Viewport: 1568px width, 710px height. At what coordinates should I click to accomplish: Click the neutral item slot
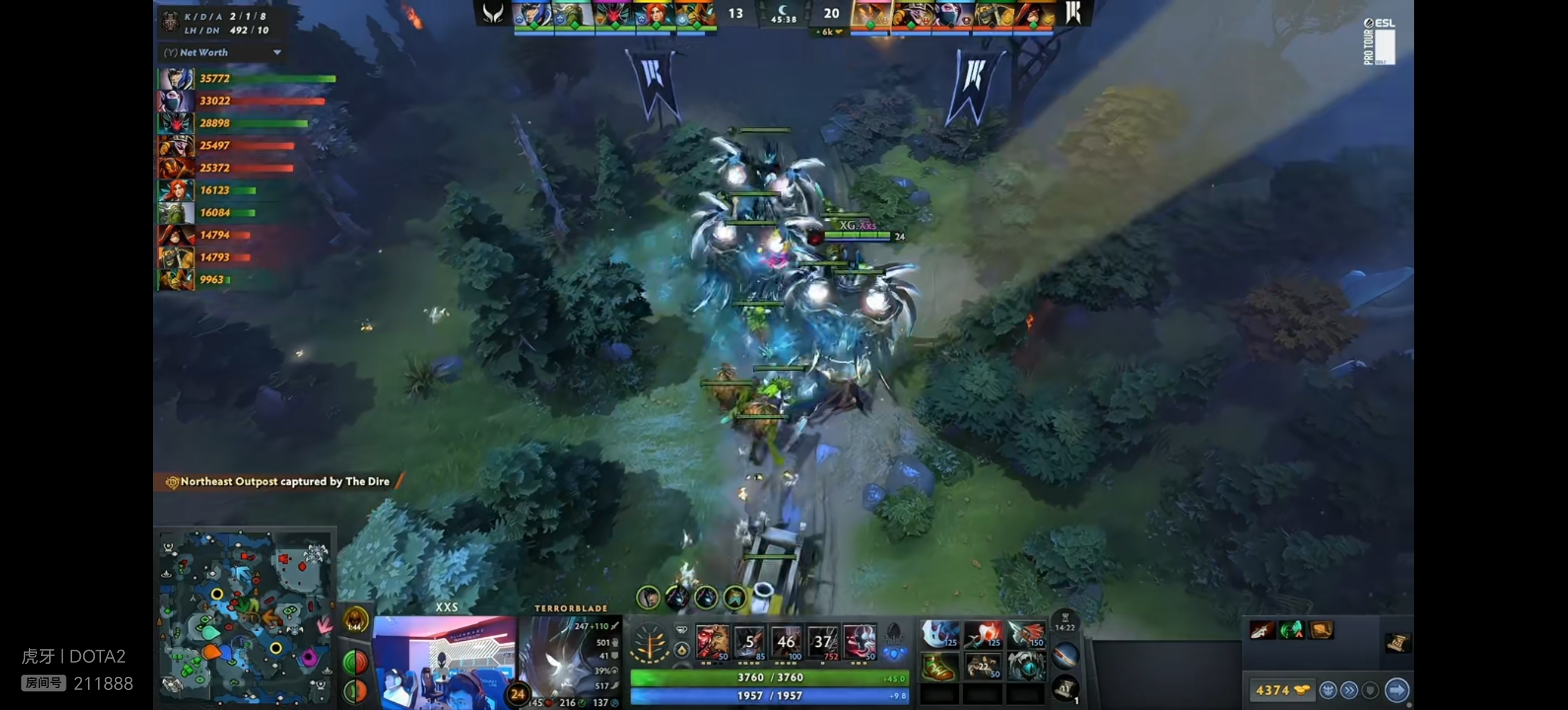tap(1065, 655)
